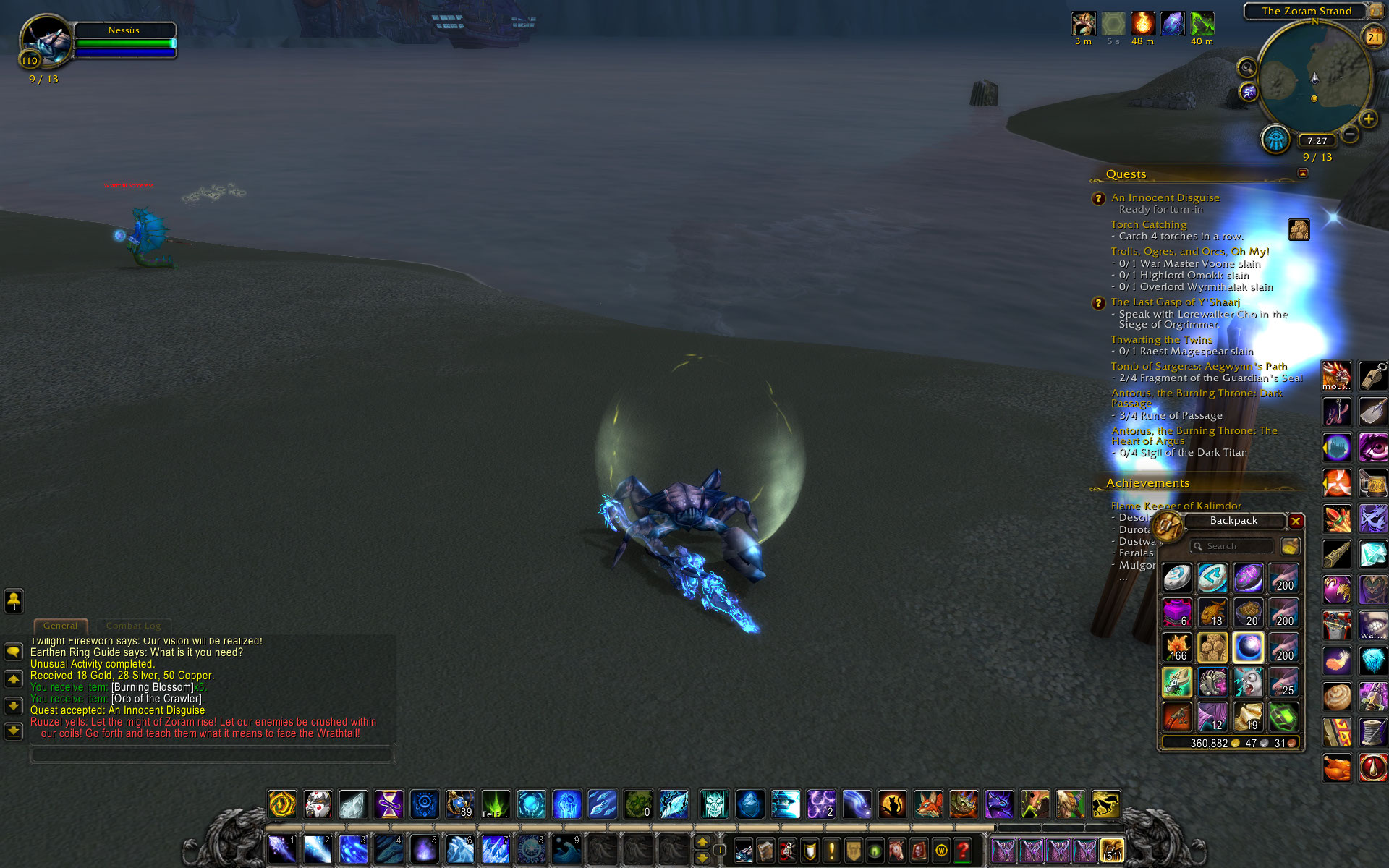Click the Nessus player portrait
The image size is (1389, 868).
click(x=46, y=41)
